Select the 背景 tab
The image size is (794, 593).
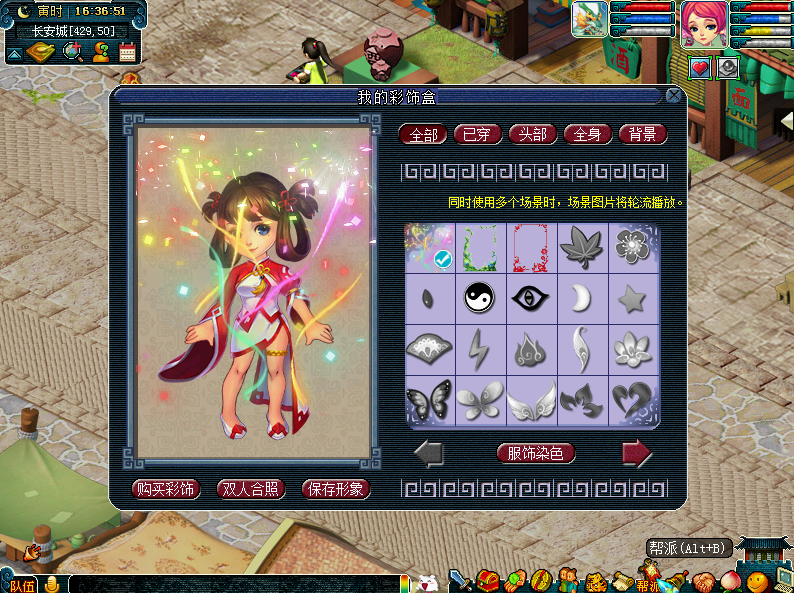pos(642,134)
